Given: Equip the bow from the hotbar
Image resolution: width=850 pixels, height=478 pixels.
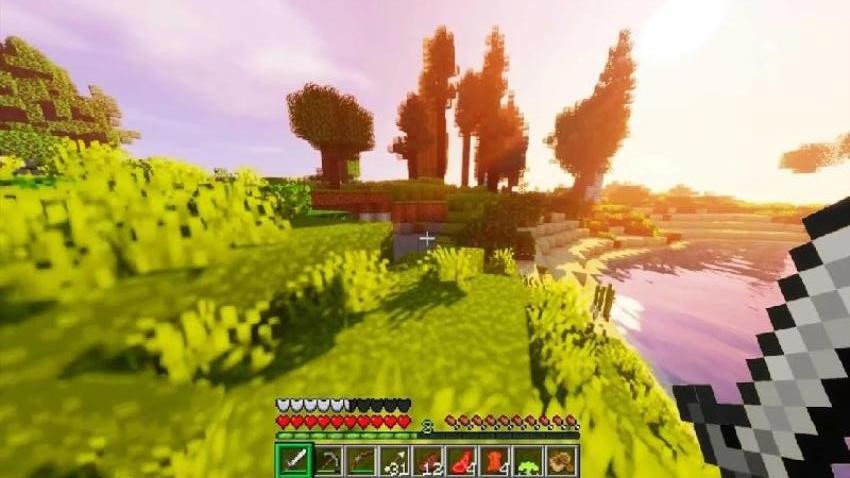Looking at the screenshot, I should tap(360, 460).
